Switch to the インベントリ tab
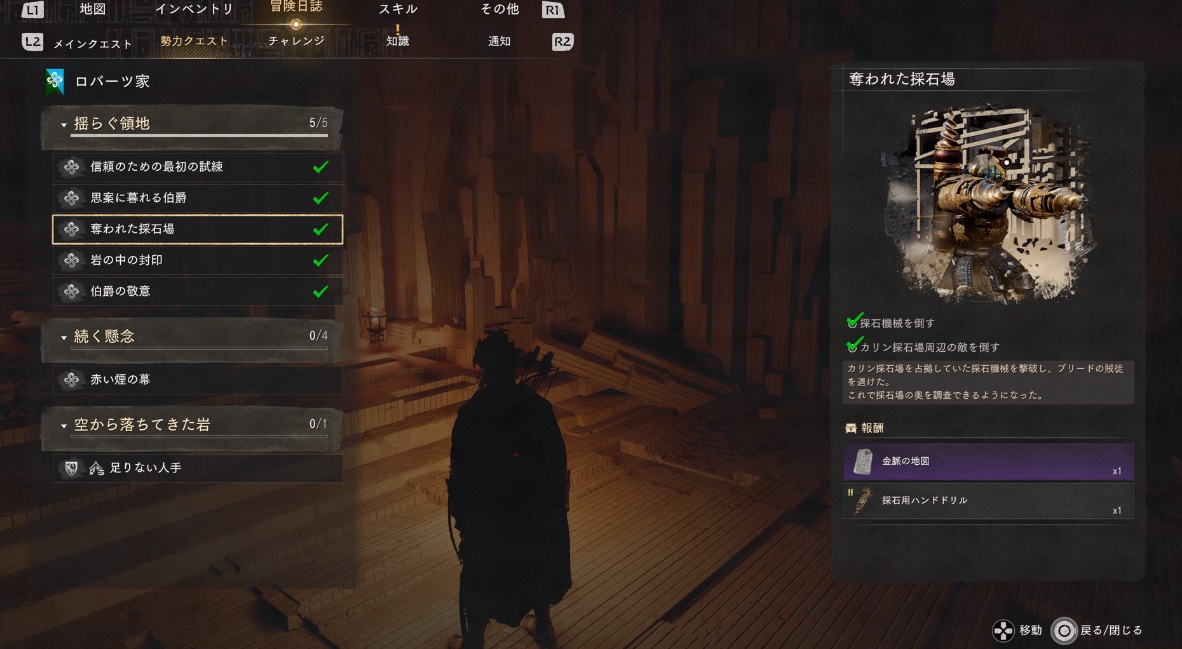The width and height of the screenshot is (1182, 649). click(194, 10)
